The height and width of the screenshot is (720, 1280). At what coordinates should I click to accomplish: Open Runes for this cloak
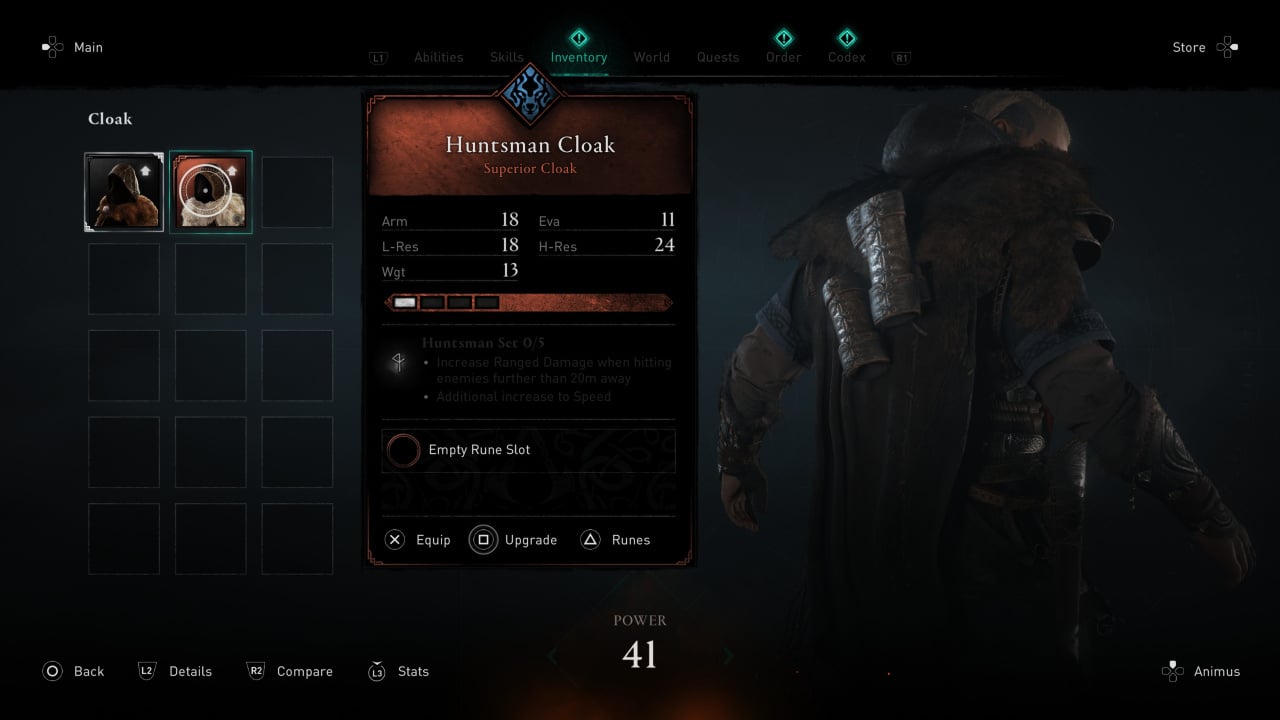(x=616, y=540)
